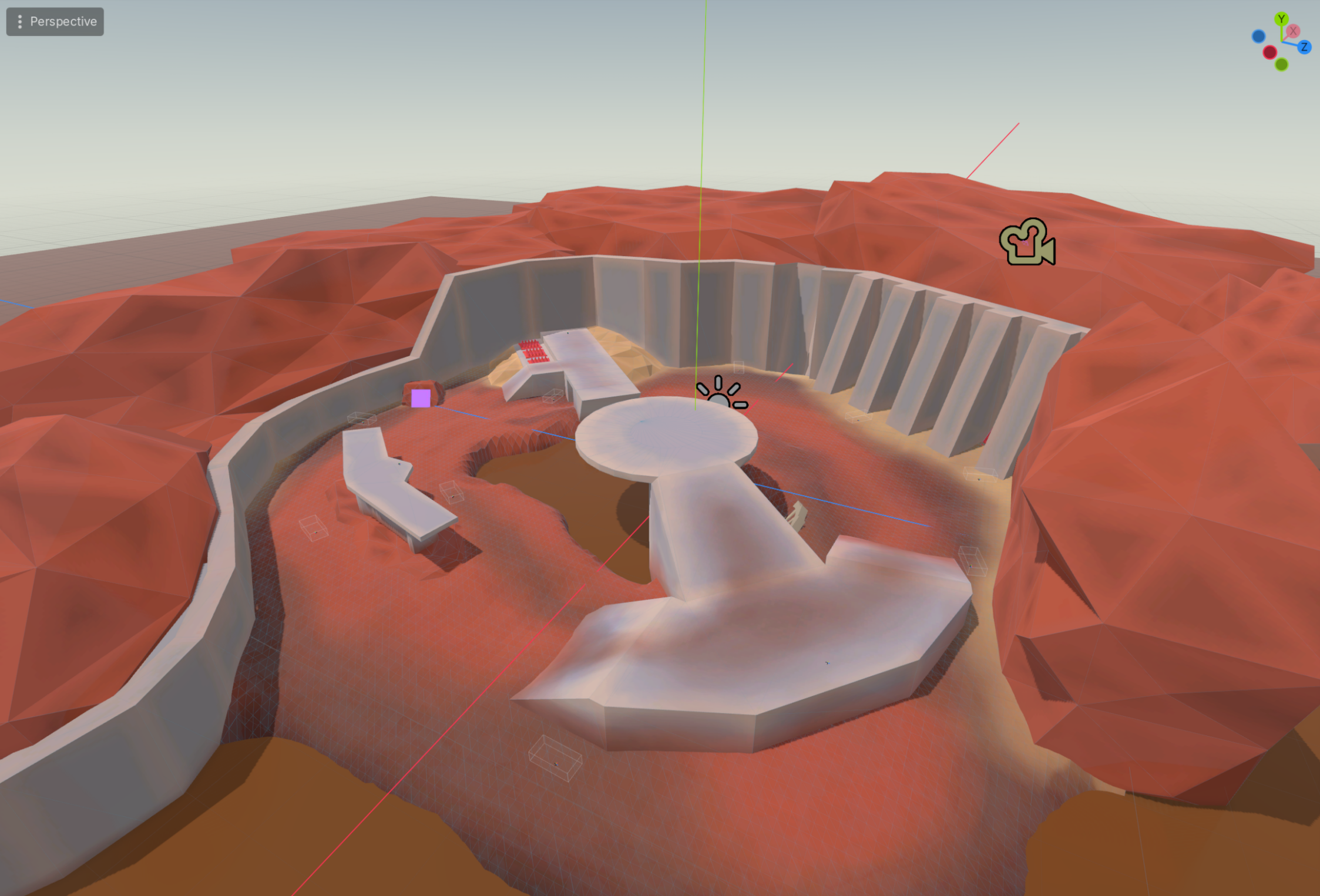Click the pink X axis ball on the gizmo
1320x896 pixels.
1293,31
